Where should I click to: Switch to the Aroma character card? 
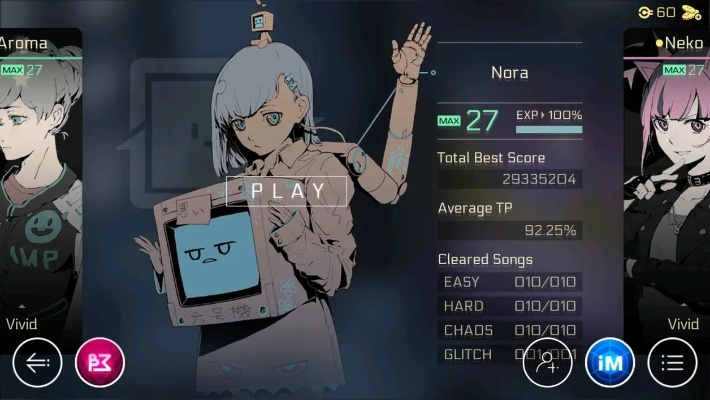point(40,180)
